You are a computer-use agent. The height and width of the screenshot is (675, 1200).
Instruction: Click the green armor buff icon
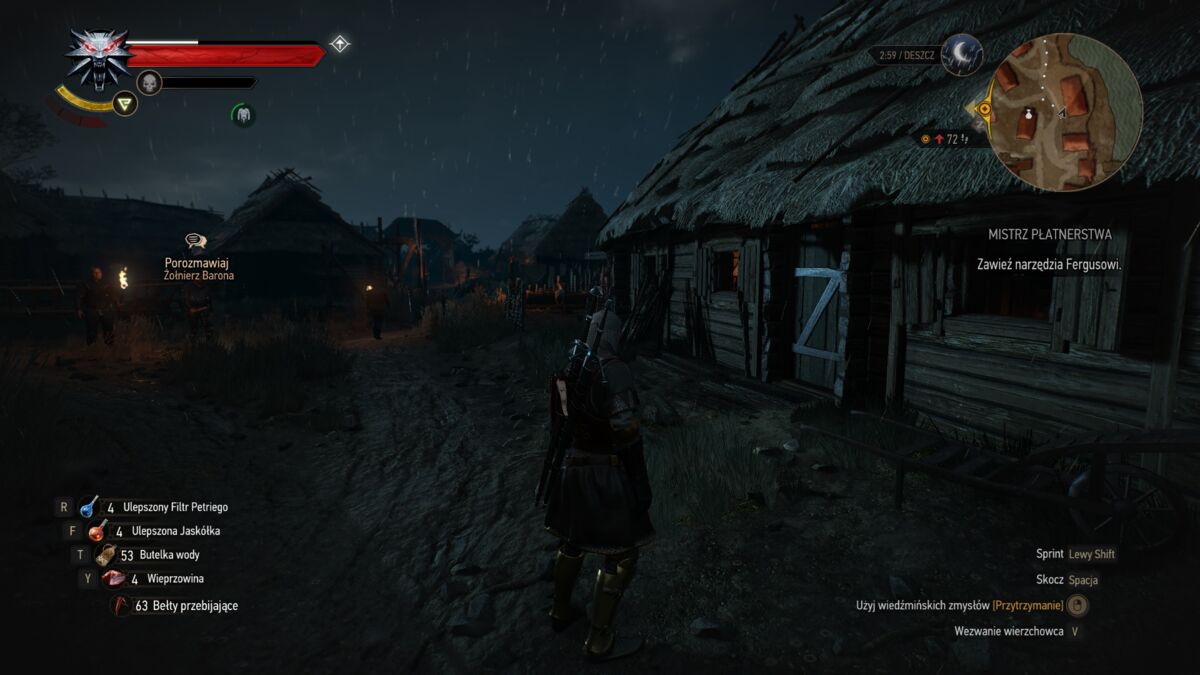243,115
